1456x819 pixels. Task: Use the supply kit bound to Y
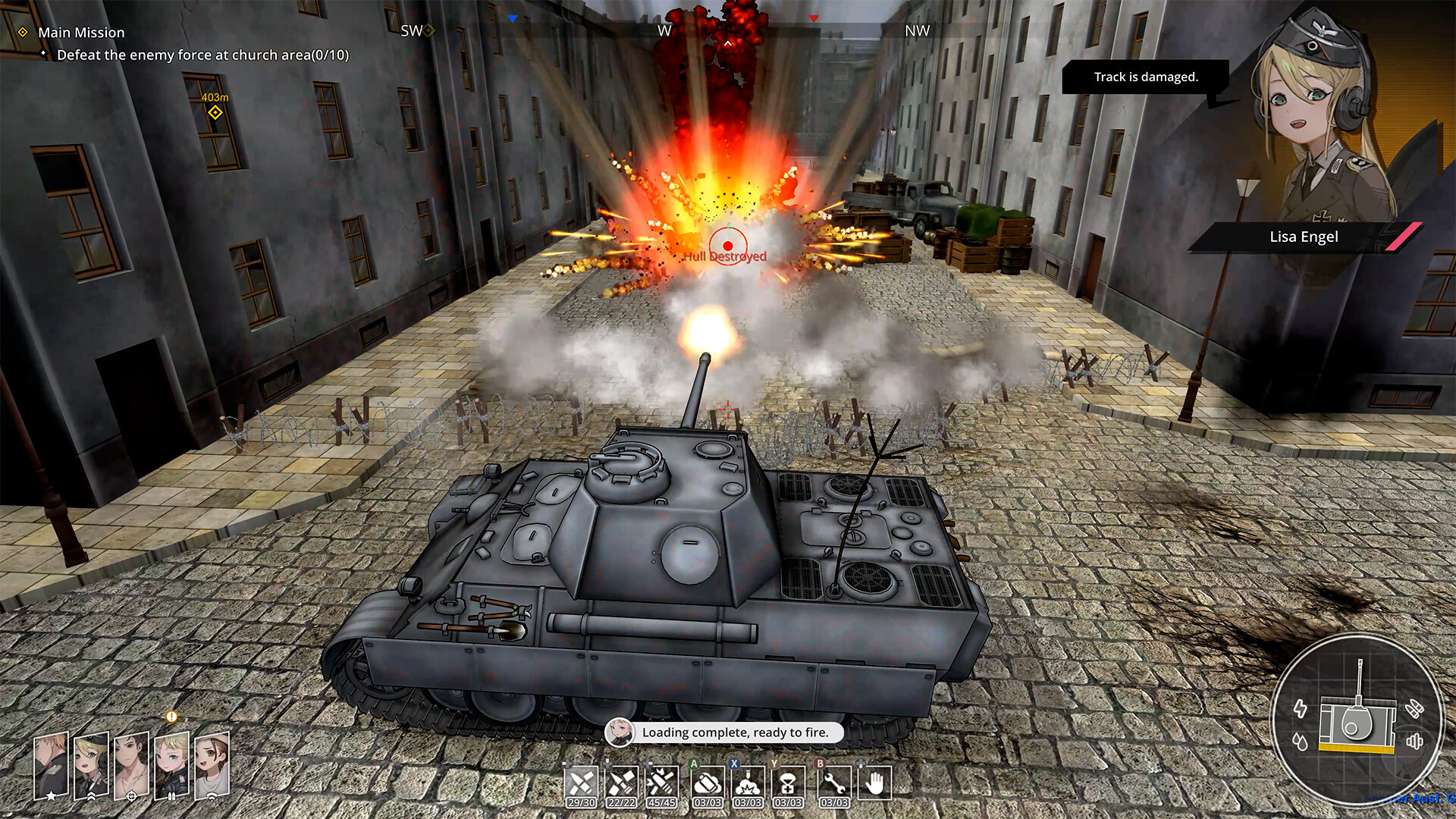point(787,781)
